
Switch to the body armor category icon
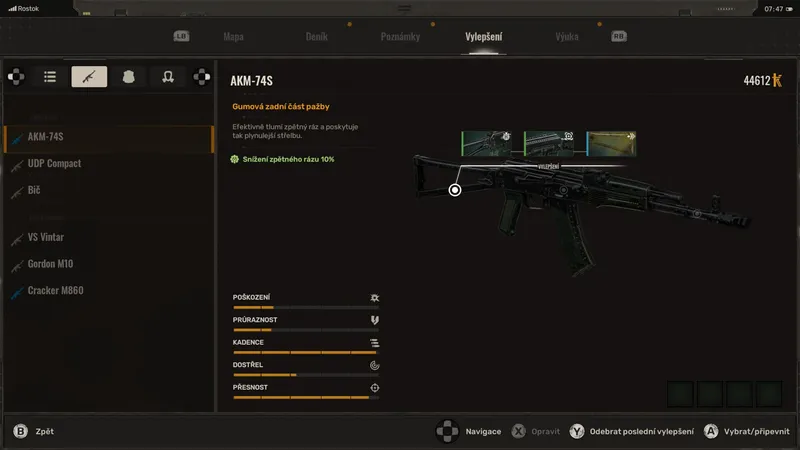point(128,76)
